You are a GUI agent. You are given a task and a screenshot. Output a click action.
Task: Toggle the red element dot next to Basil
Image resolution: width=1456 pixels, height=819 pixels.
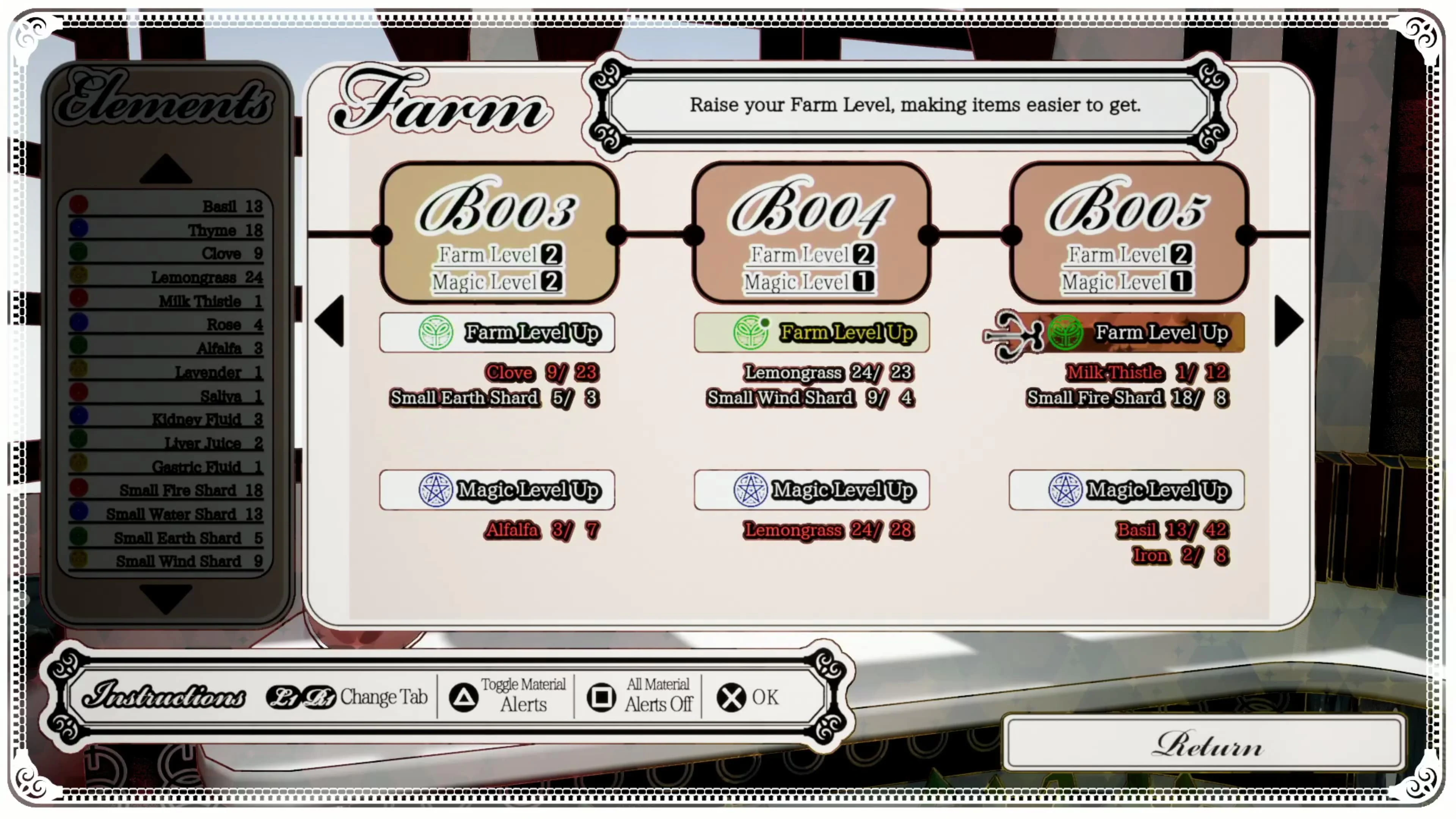79,205
